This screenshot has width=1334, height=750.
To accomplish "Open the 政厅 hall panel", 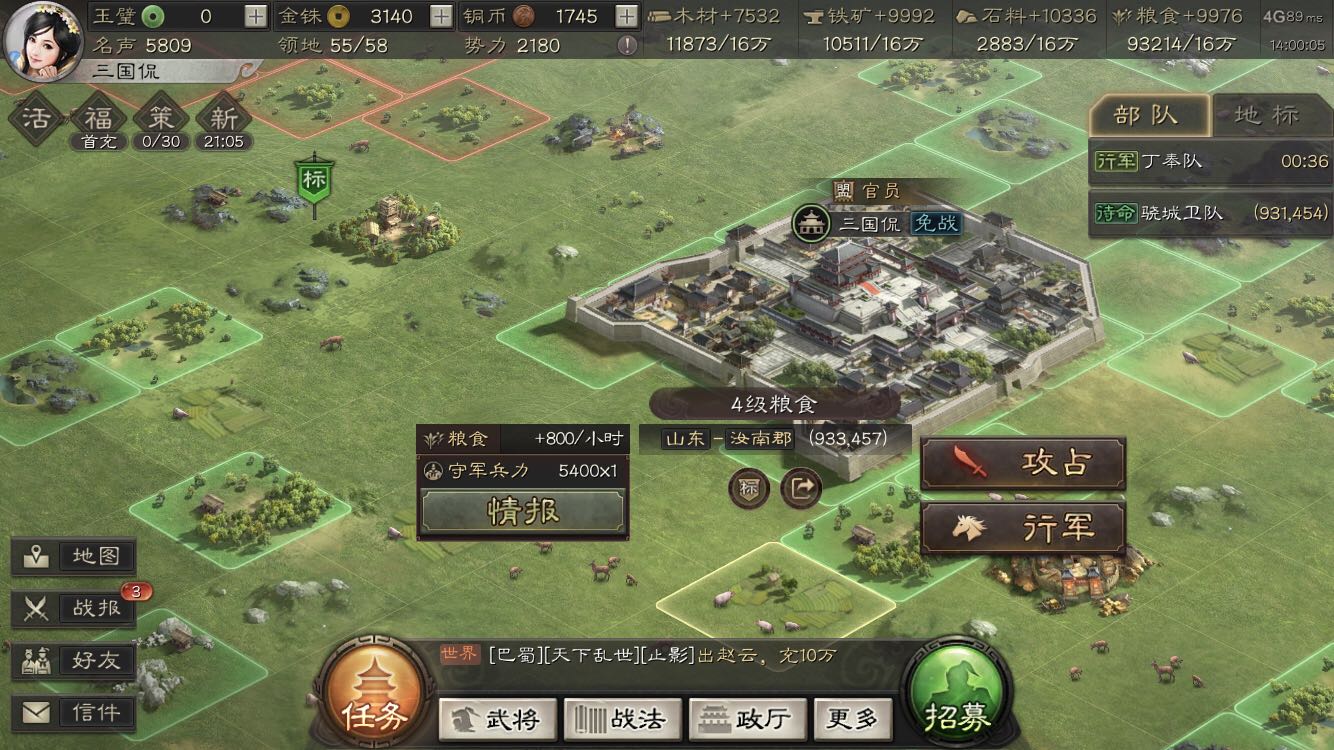I will [745, 718].
